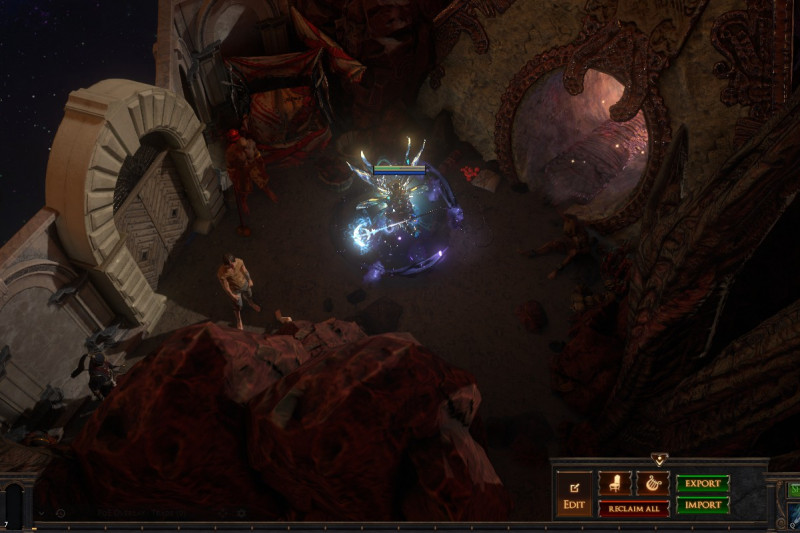Open the harp music button
The image size is (800, 533).
(x=652, y=484)
